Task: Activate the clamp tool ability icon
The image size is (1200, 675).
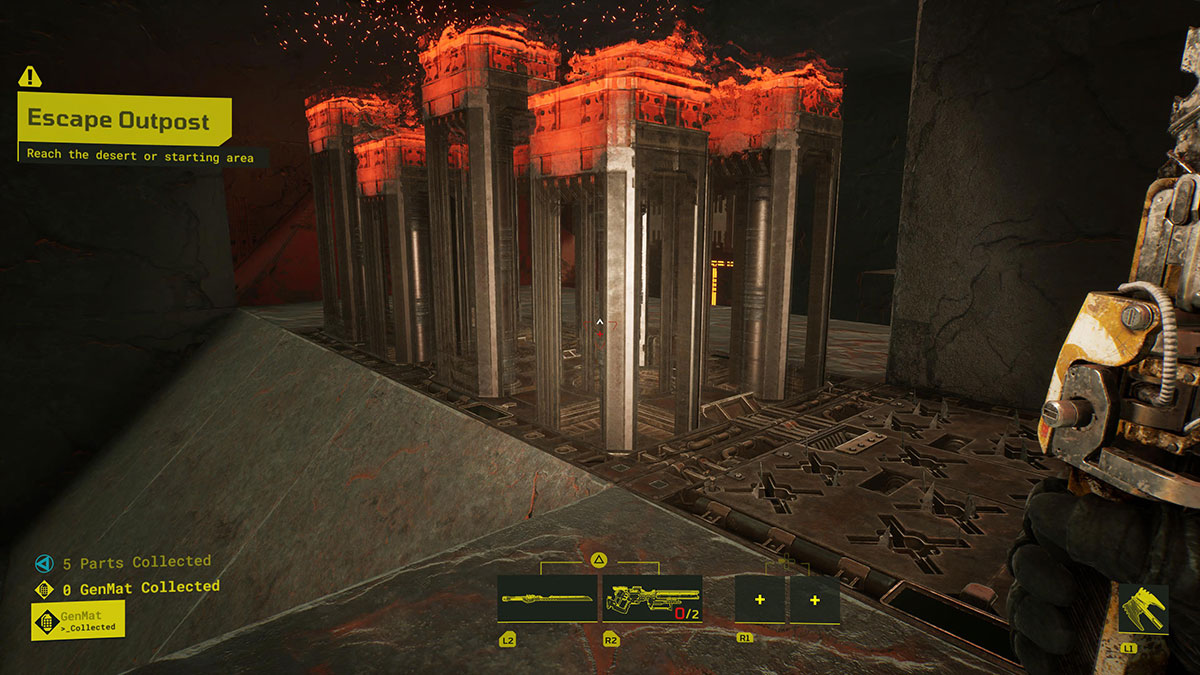Action: tap(1143, 608)
